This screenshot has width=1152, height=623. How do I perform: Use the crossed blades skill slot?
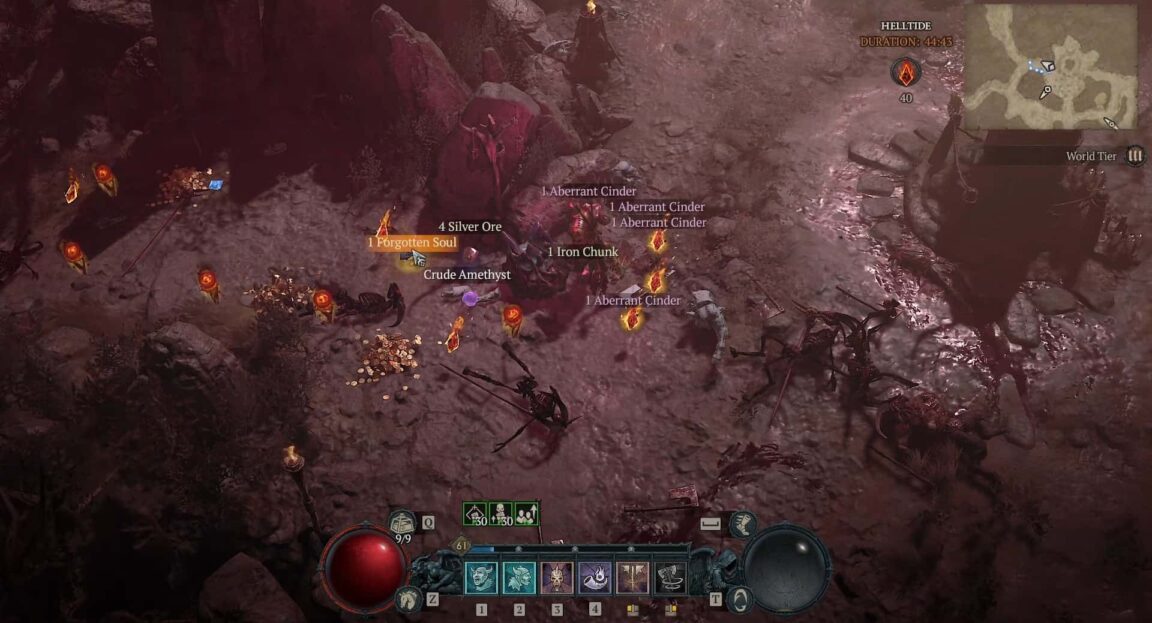pyautogui.click(x=633, y=578)
